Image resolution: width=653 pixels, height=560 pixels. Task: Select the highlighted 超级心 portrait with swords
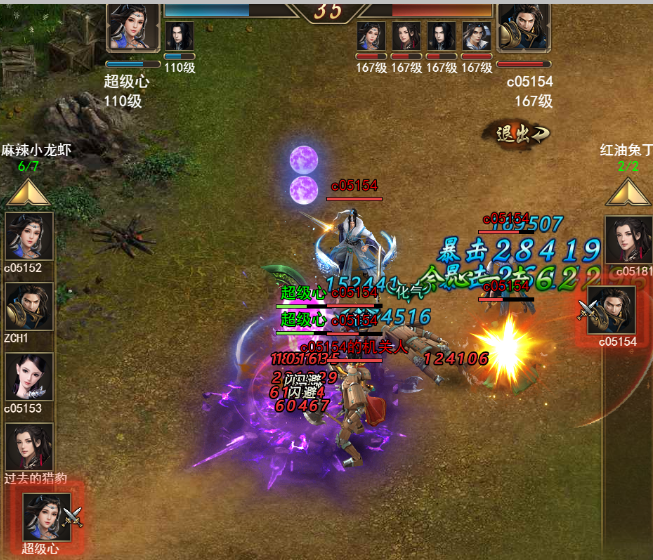(47, 517)
